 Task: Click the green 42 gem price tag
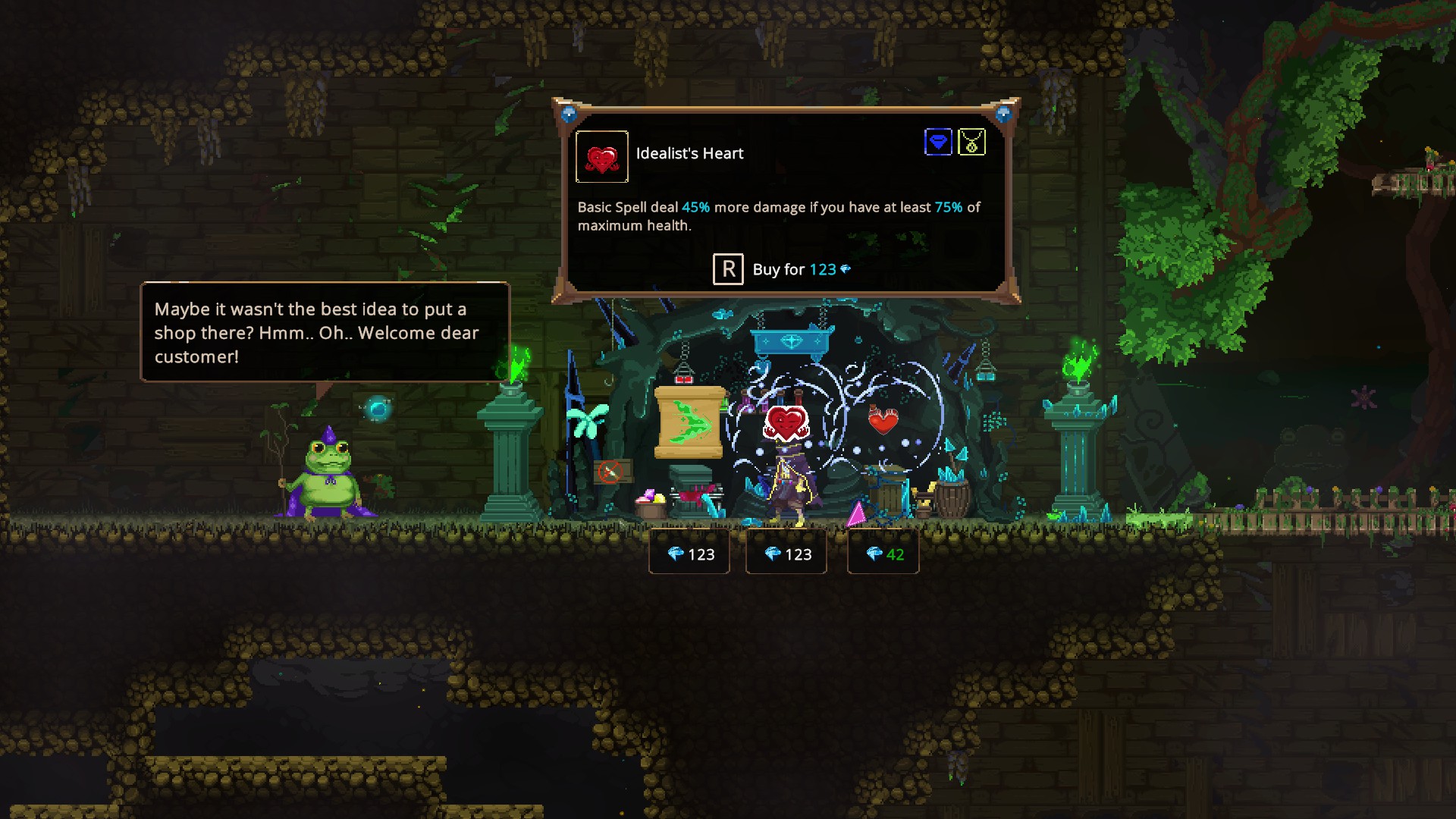coord(883,554)
